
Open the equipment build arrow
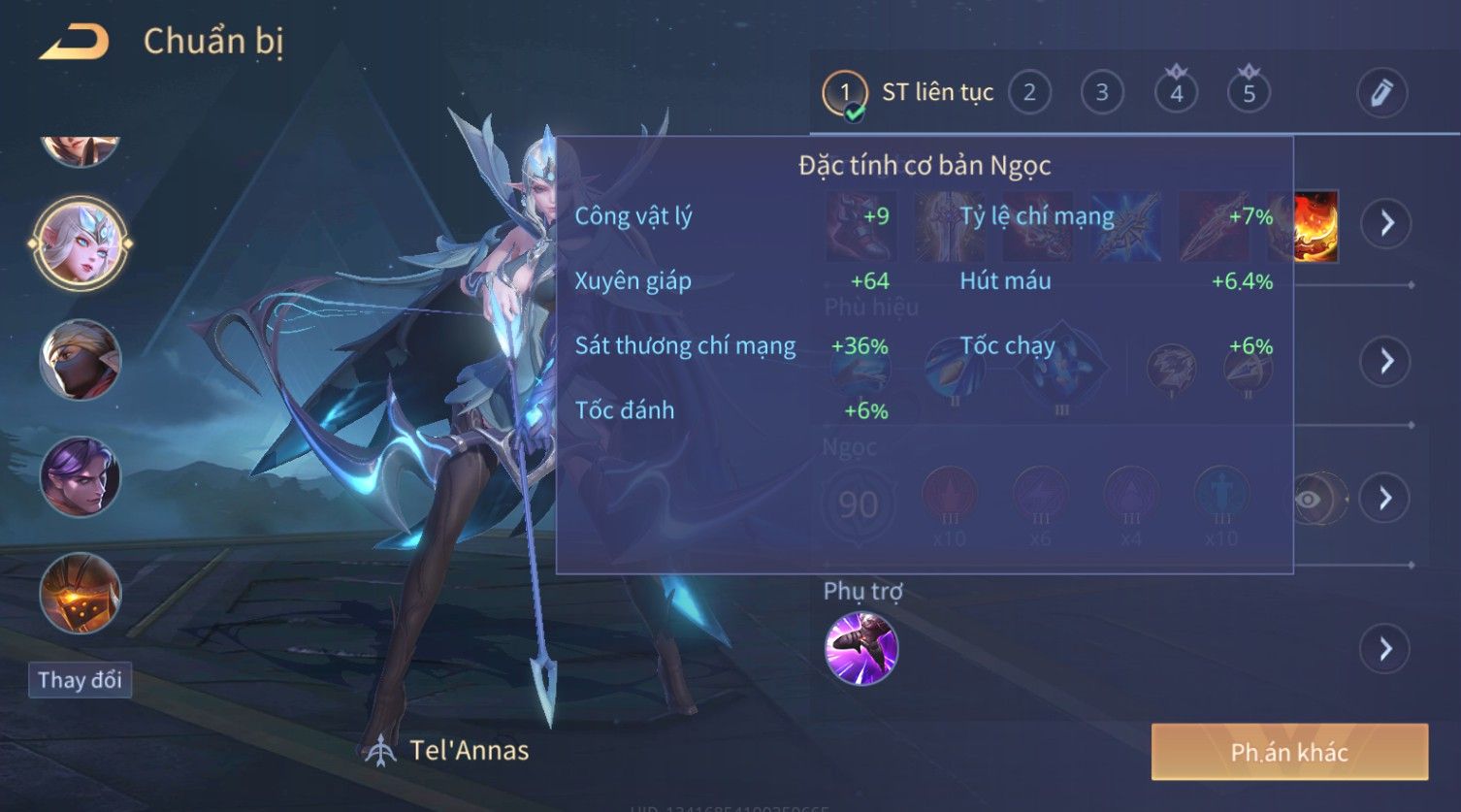pos(1386,223)
